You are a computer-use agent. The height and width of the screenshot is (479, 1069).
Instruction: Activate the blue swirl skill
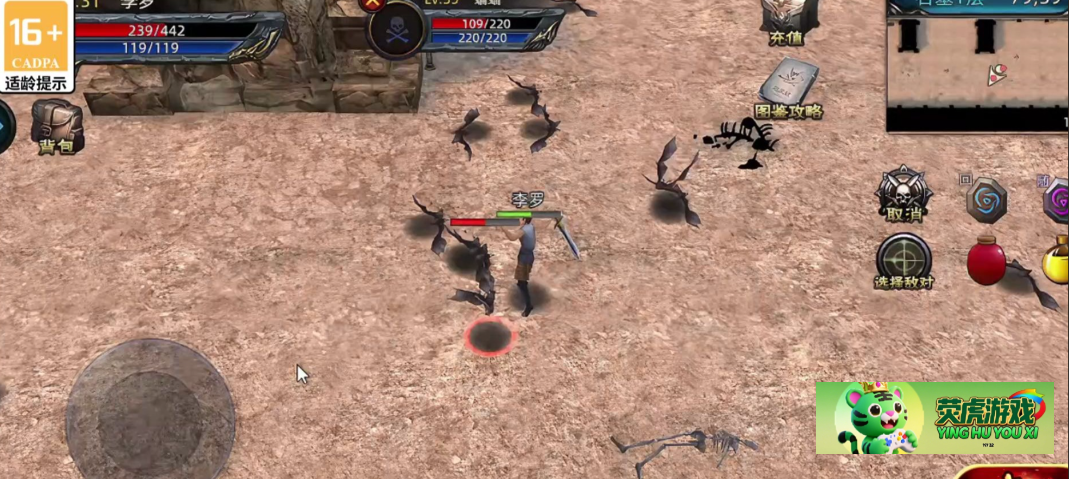(986, 199)
